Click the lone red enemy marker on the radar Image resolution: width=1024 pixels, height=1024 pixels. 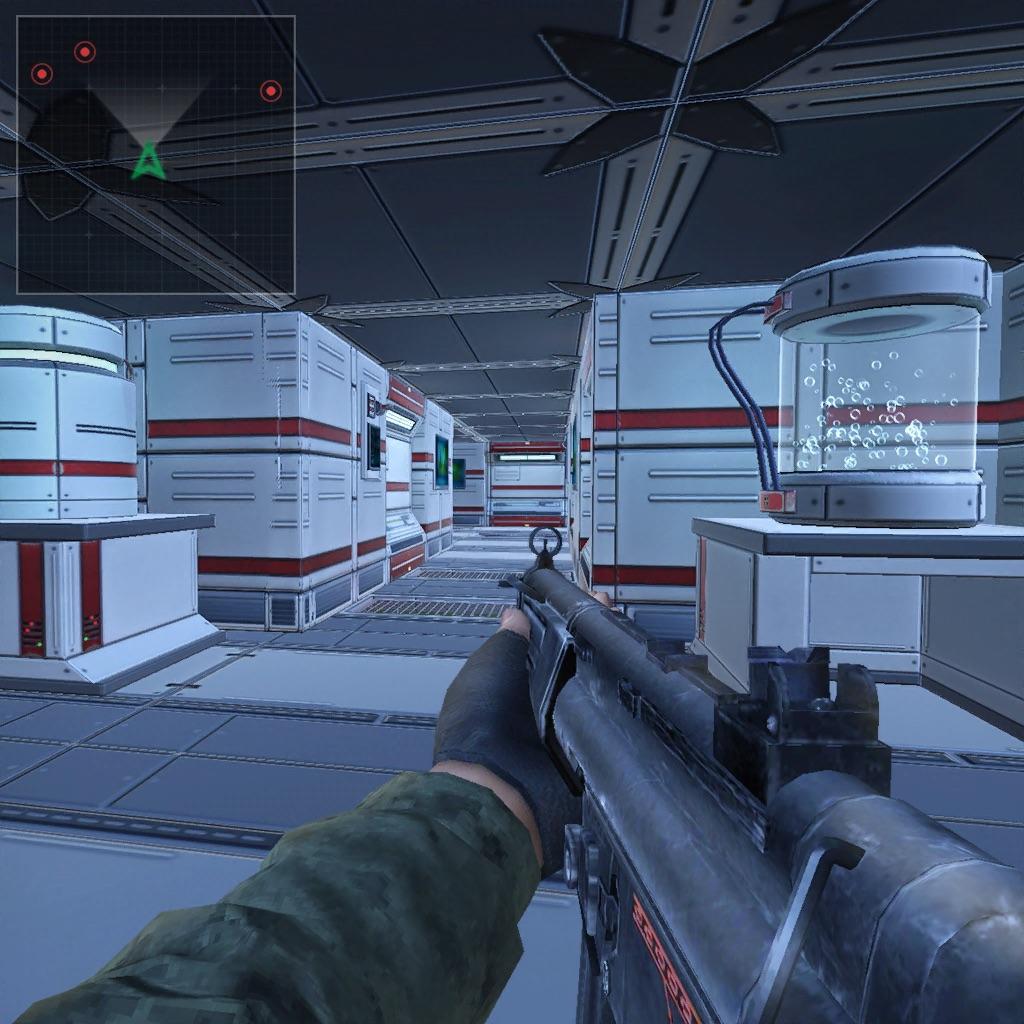(x=270, y=91)
